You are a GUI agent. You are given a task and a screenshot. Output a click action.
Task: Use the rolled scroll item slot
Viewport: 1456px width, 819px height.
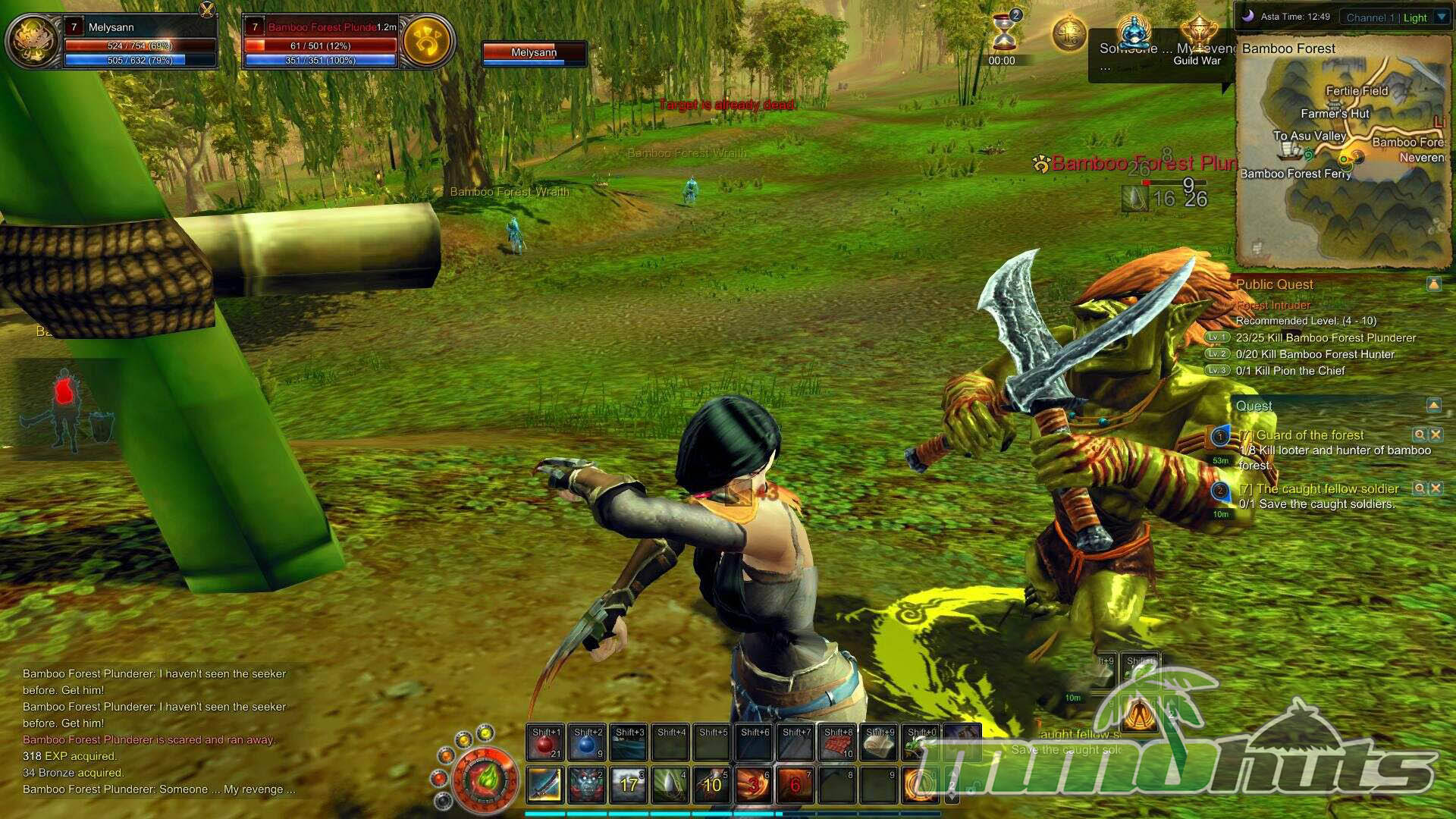[880, 742]
